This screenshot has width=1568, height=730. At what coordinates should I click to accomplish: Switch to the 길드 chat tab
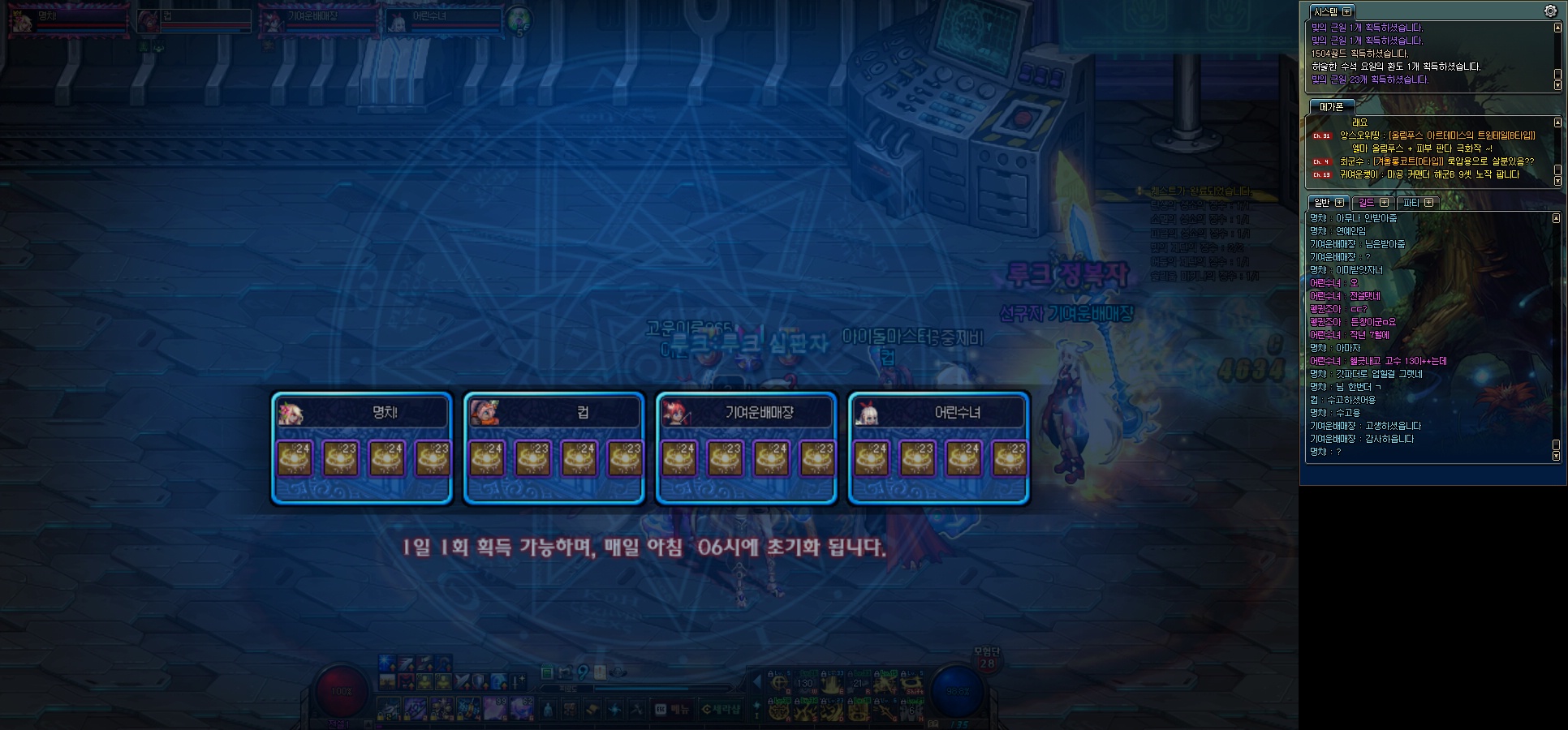pyautogui.click(x=1373, y=202)
